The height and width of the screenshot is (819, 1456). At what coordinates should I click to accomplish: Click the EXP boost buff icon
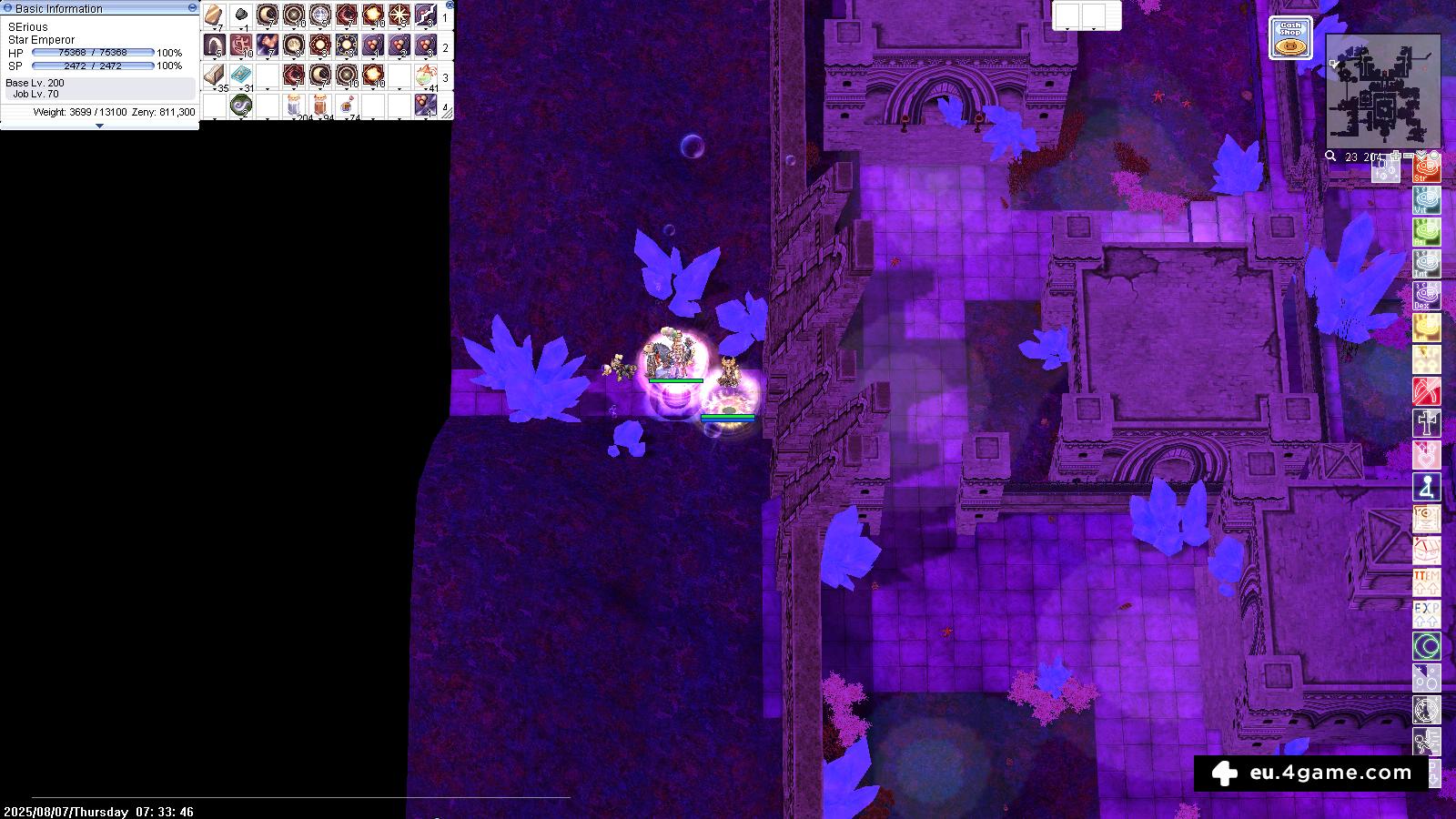1426,613
